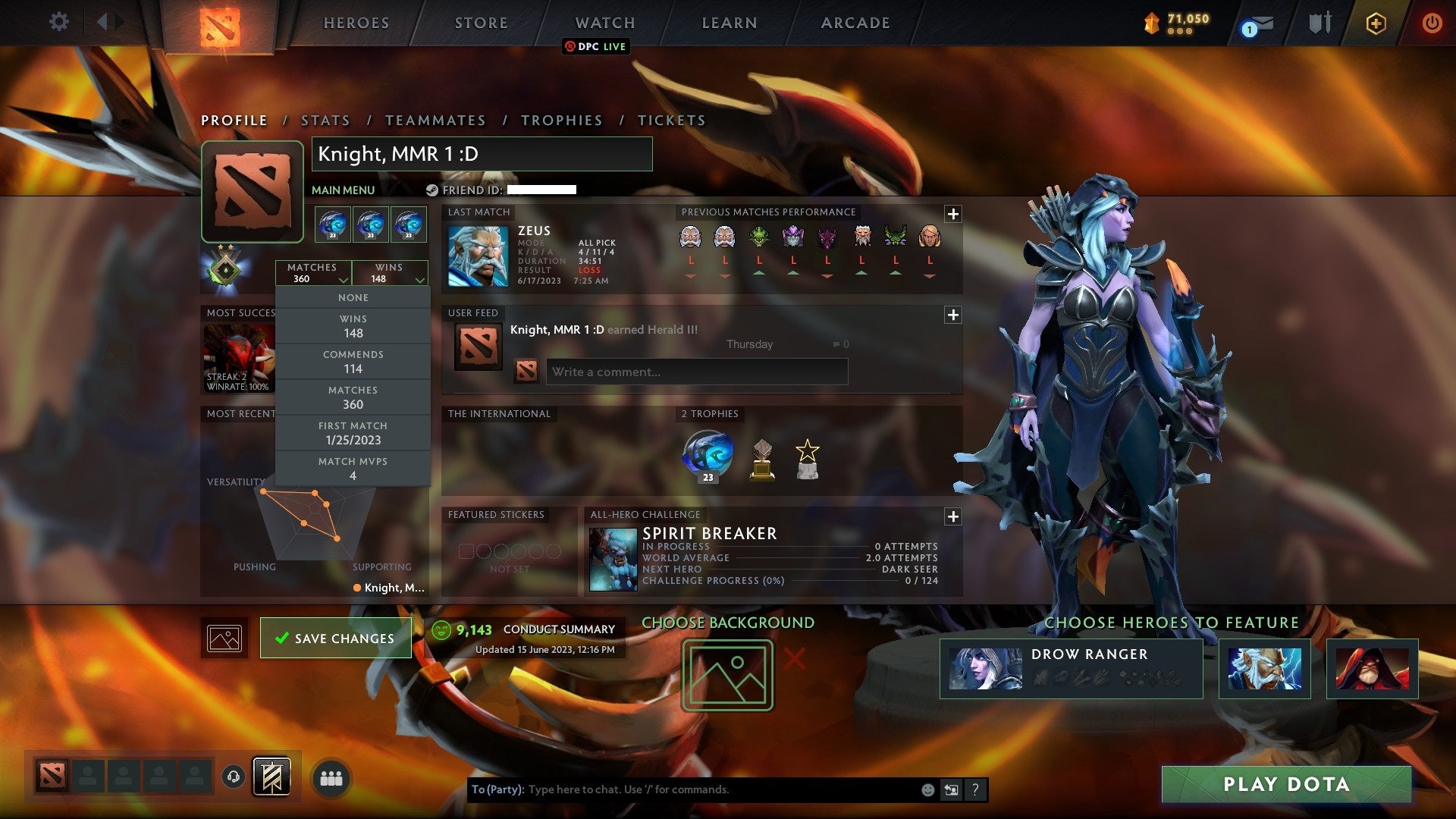The image size is (1456, 819).
Task: Select Commends from the stats list
Action: (x=353, y=361)
